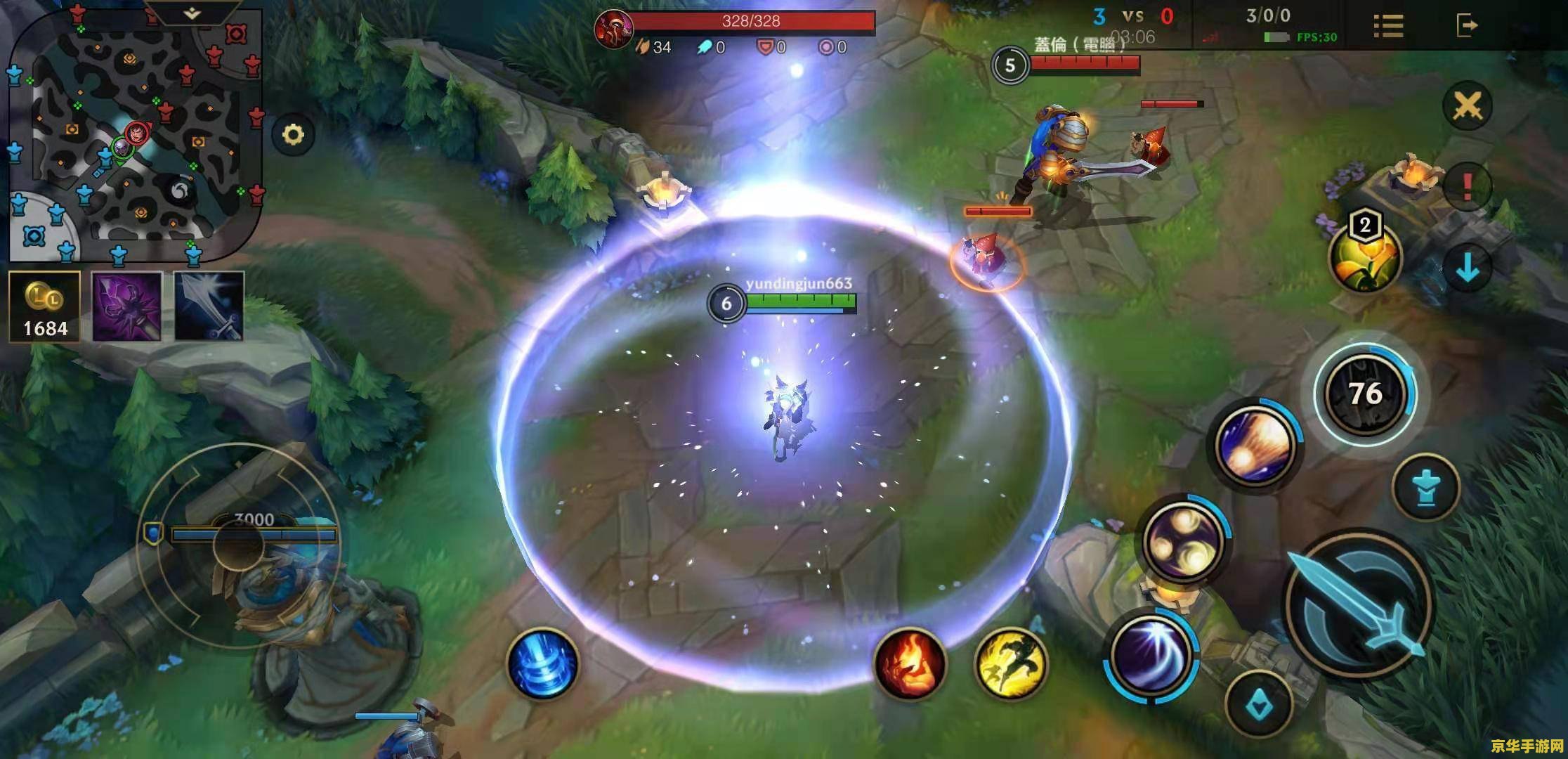Buy the recommended purple mace item
The width and height of the screenshot is (1568, 759).
[127, 307]
